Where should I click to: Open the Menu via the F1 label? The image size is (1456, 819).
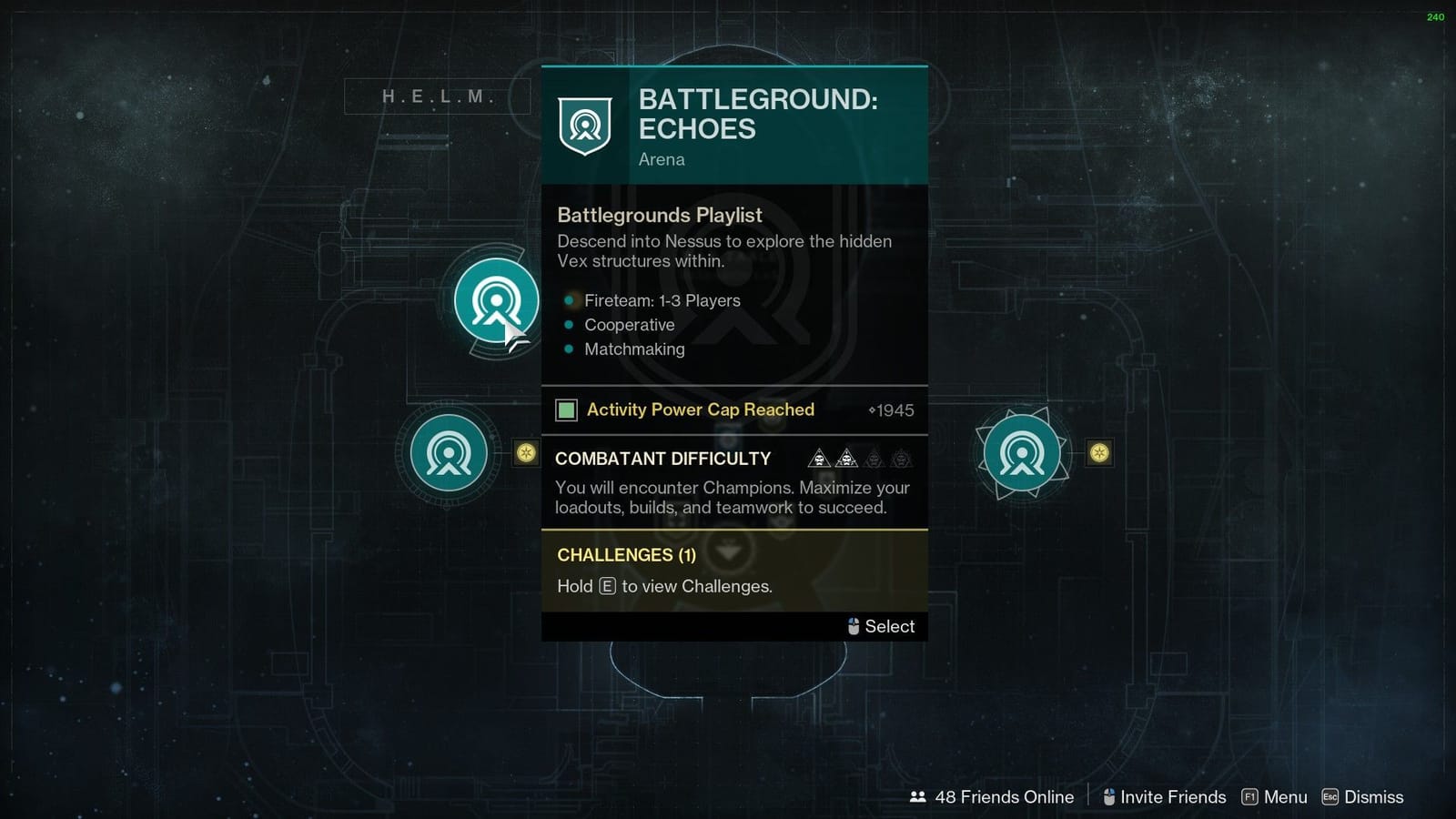pos(1249,797)
